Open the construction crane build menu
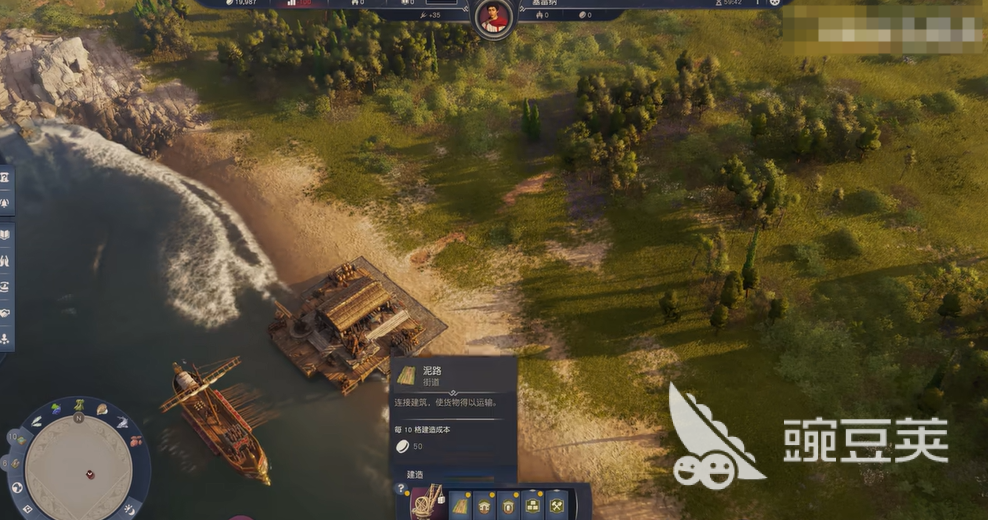 [428, 501]
